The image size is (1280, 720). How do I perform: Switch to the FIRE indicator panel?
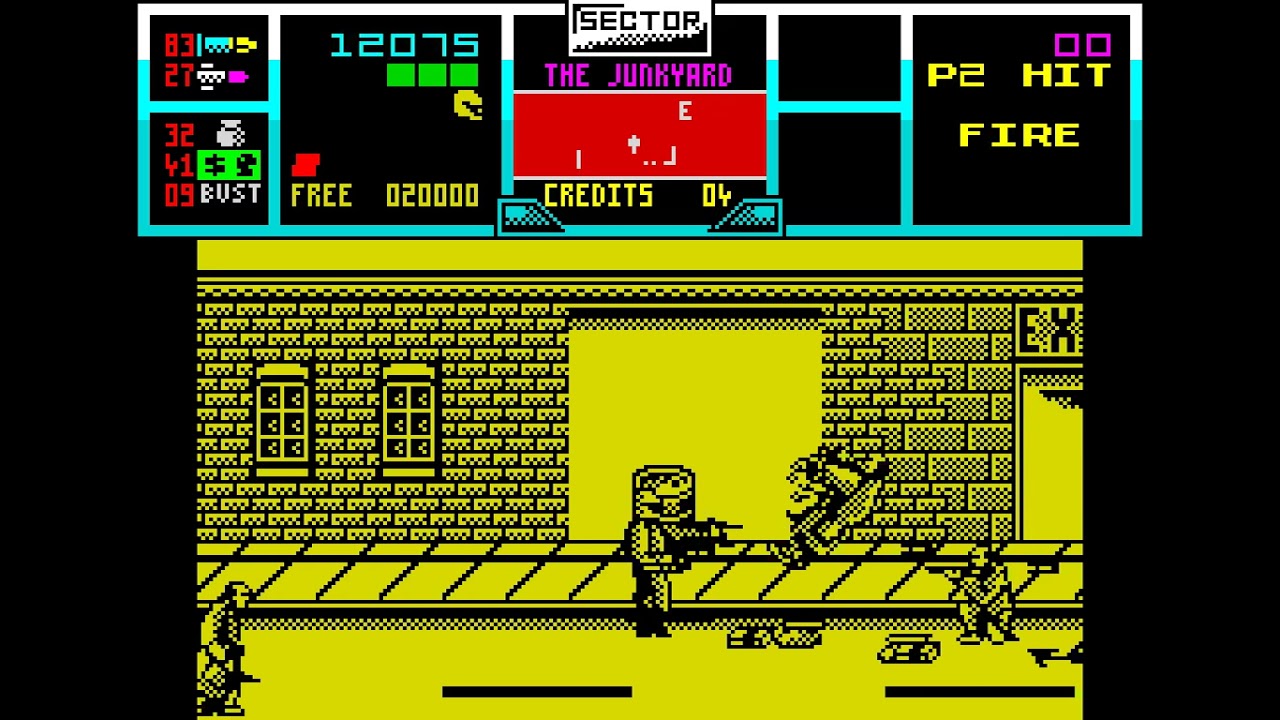(x=1018, y=134)
